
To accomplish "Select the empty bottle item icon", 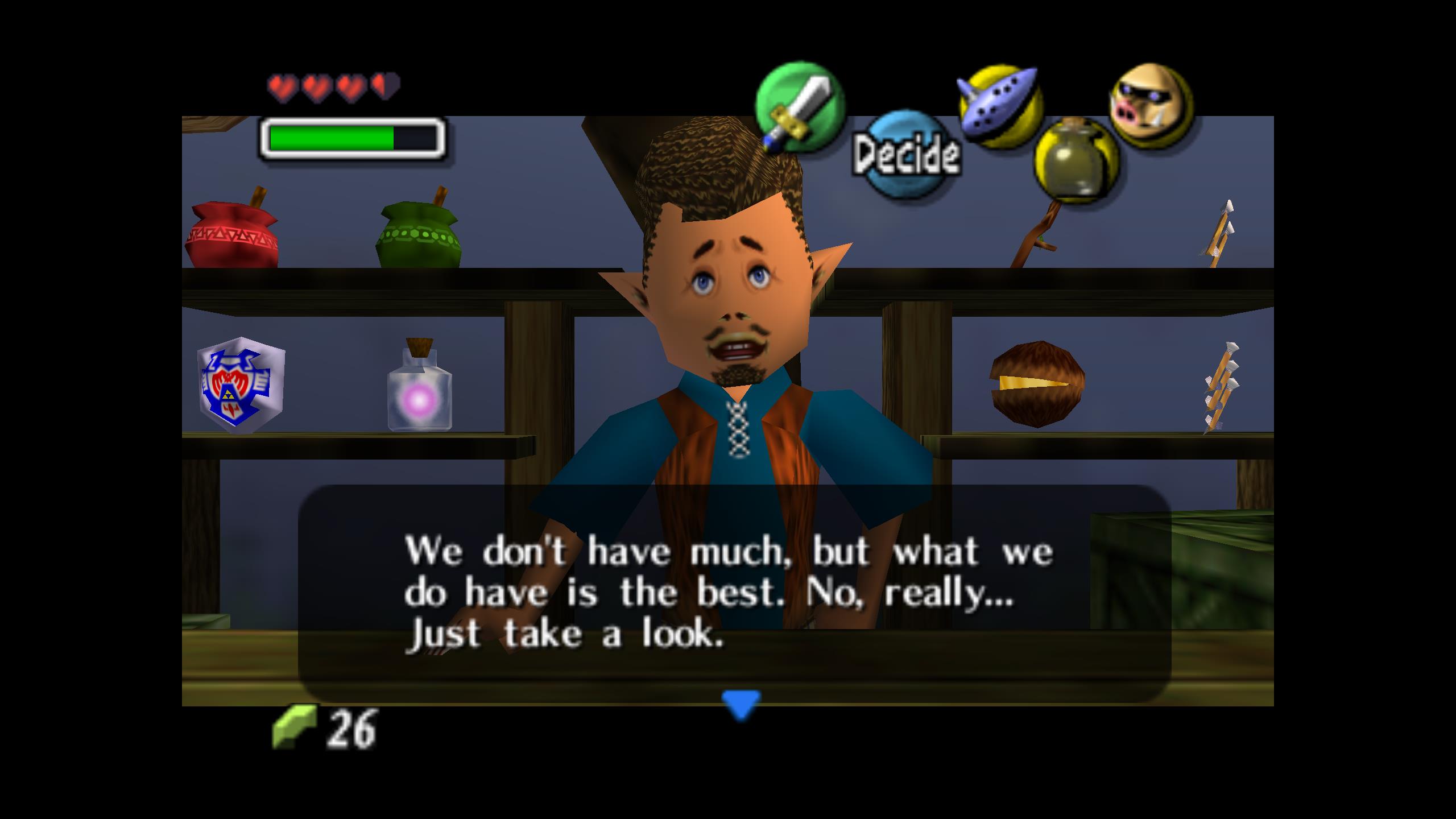I will (x=1076, y=160).
